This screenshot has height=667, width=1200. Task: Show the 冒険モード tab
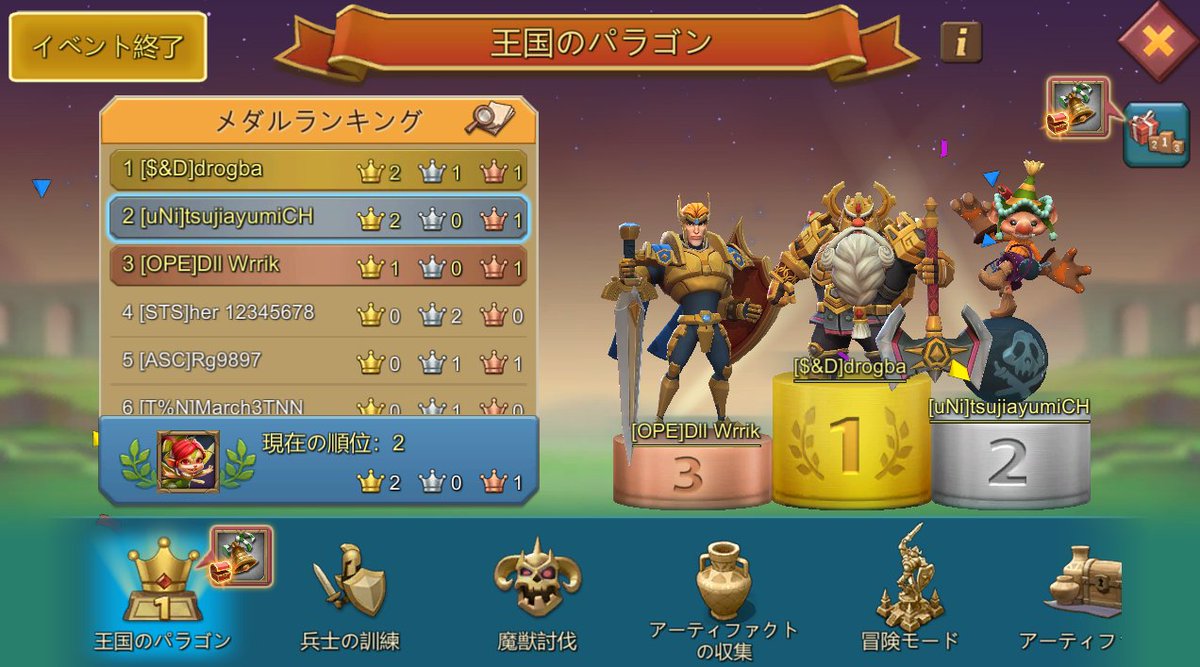pos(909,590)
